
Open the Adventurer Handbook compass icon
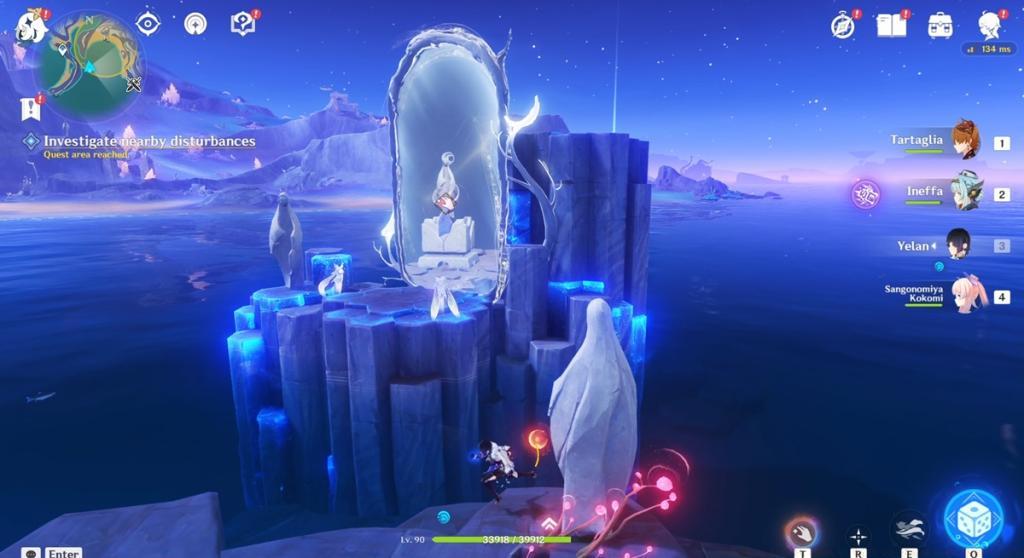coord(843,25)
